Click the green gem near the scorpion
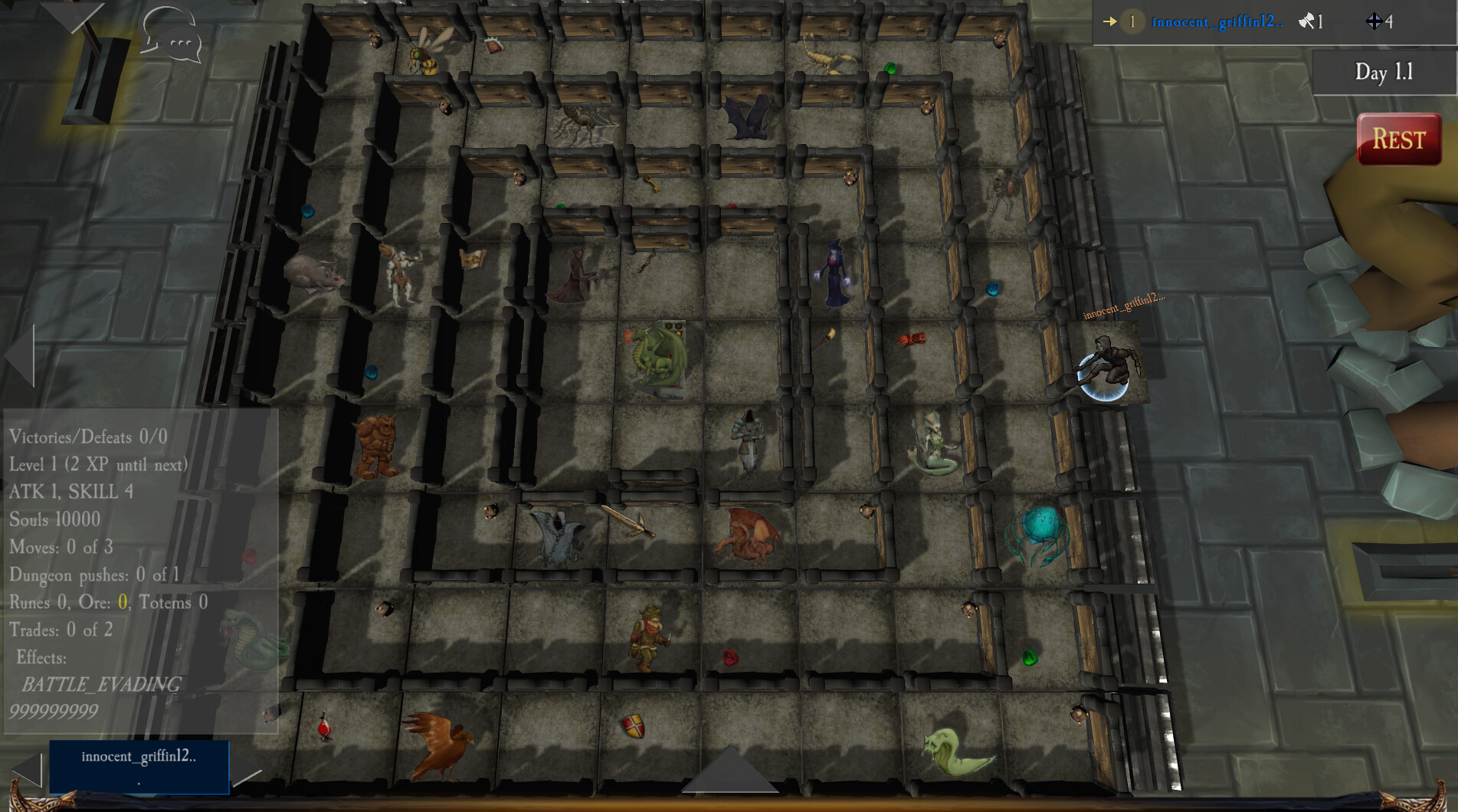1458x812 pixels. tap(889, 69)
